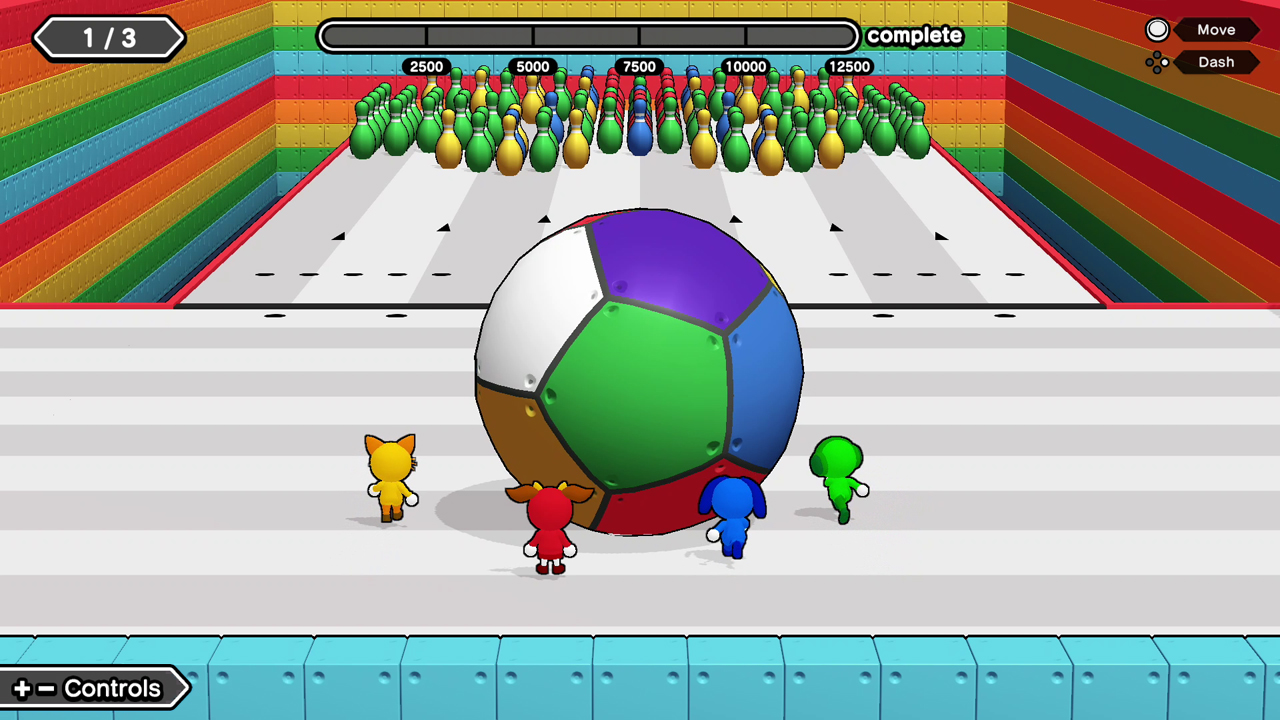Viewport: 1280px width, 720px height.
Task: Select the blue elephant character
Action: coord(732,515)
